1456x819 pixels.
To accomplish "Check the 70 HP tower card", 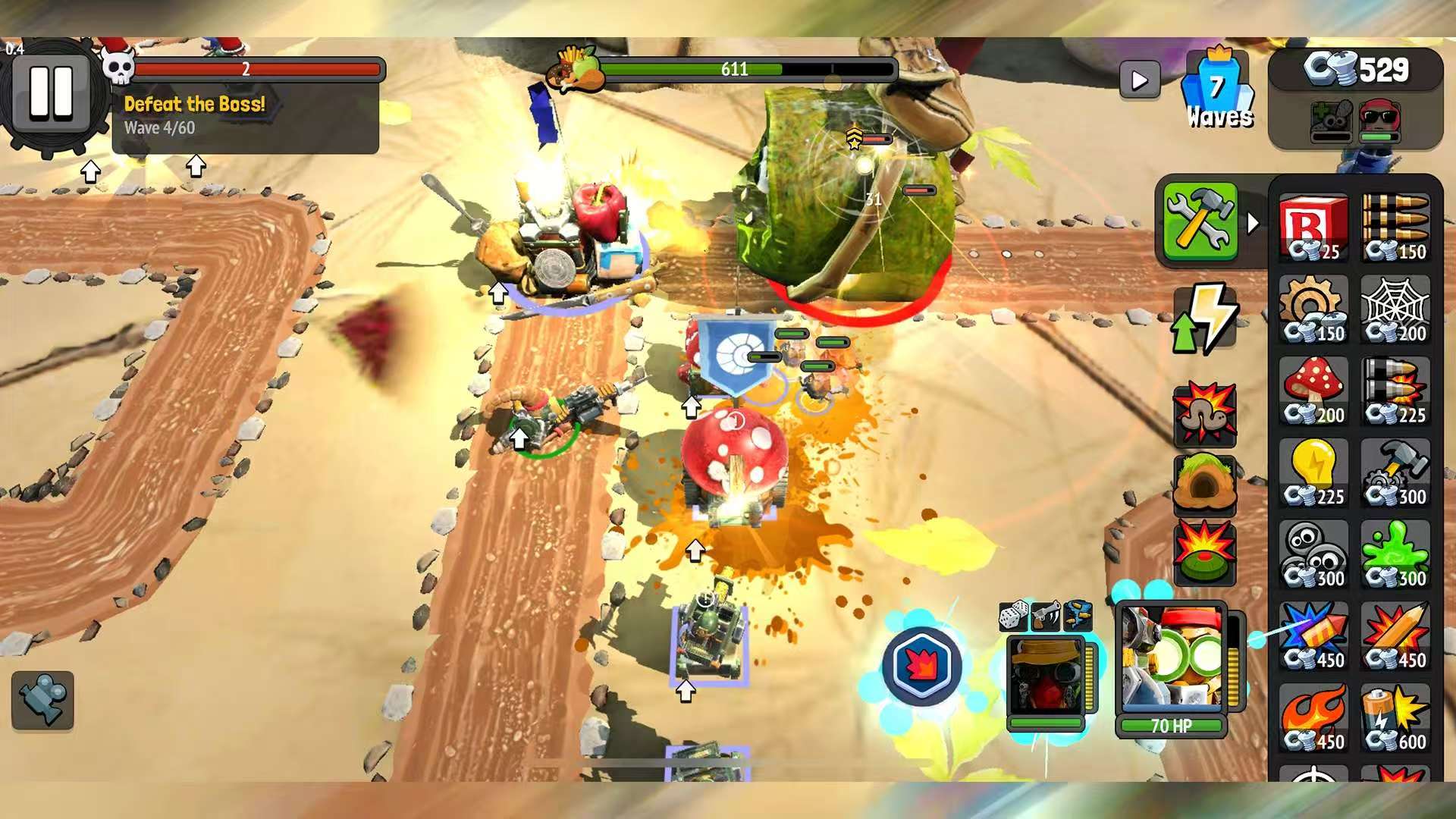I will [1172, 667].
